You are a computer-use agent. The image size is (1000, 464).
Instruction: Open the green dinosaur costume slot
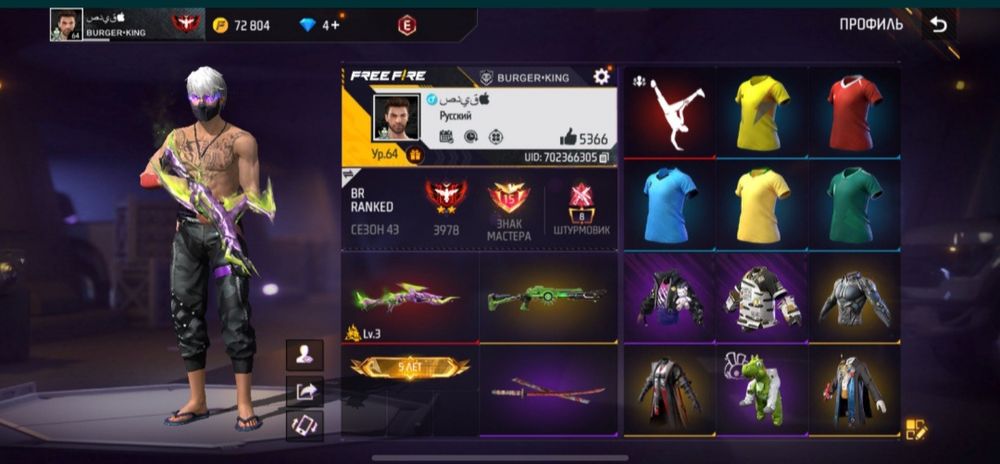coord(761,388)
